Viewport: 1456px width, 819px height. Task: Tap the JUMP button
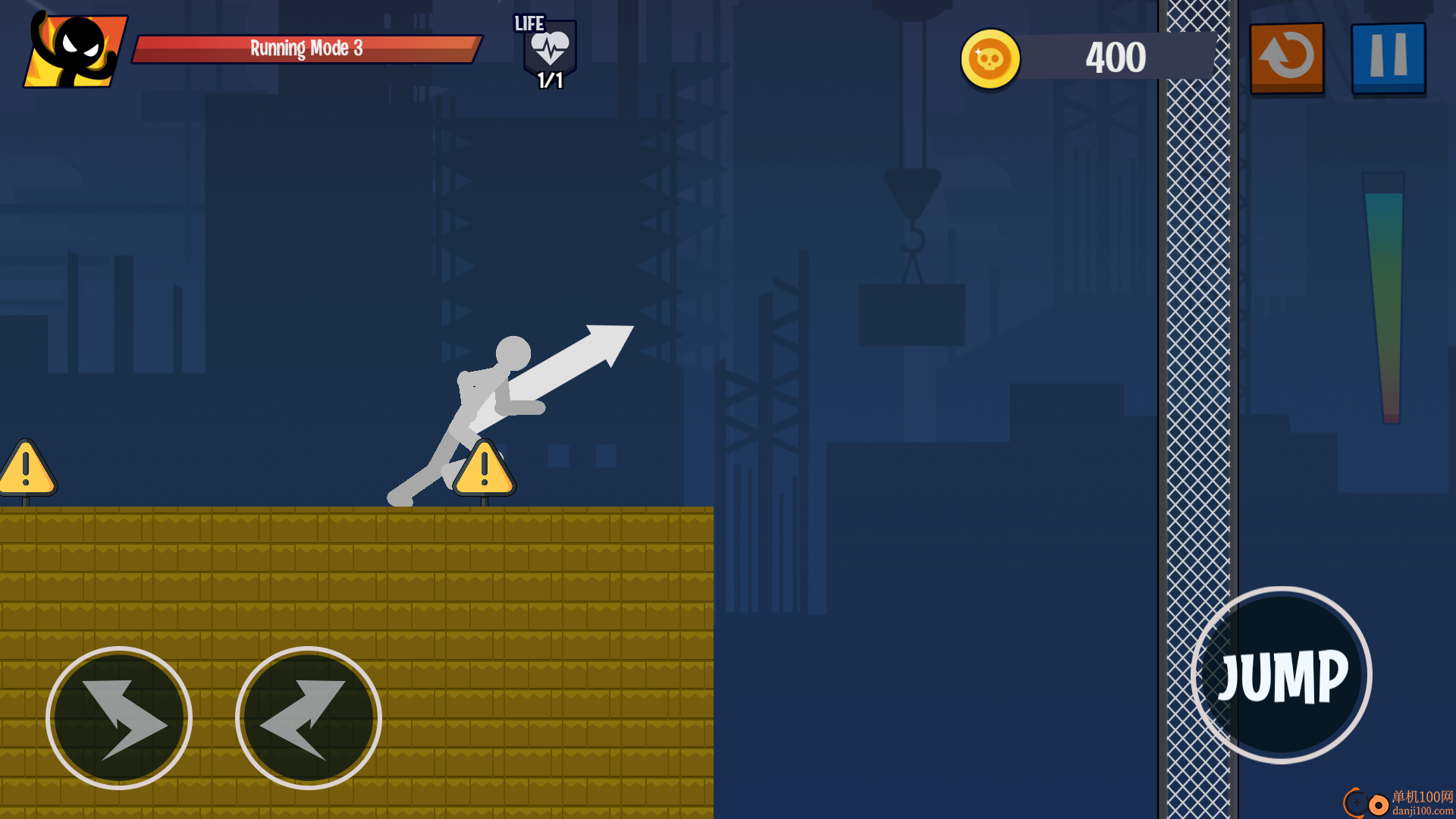[x=1282, y=675]
